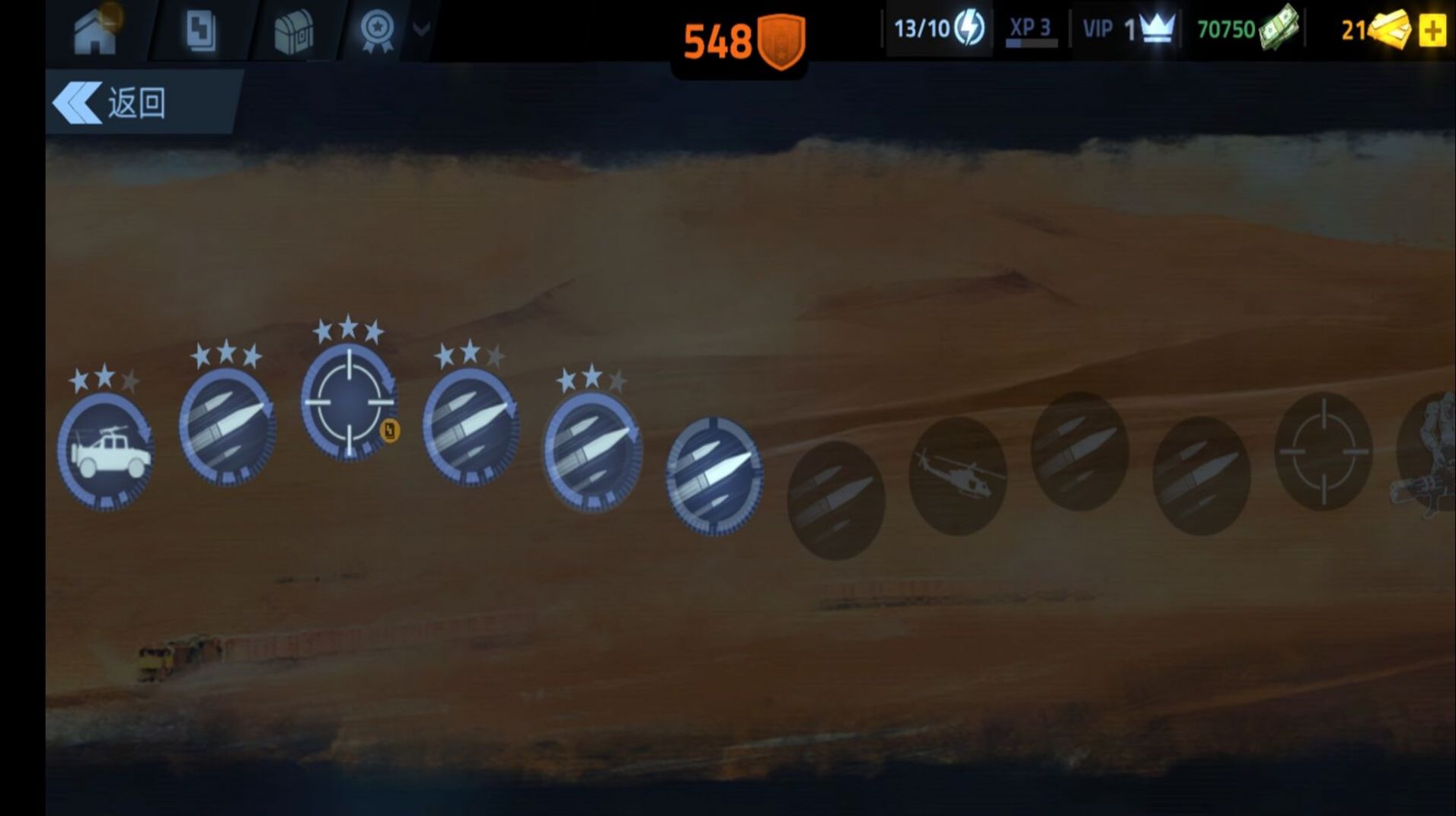
Task: Open the home screen icon
Action: point(94,32)
